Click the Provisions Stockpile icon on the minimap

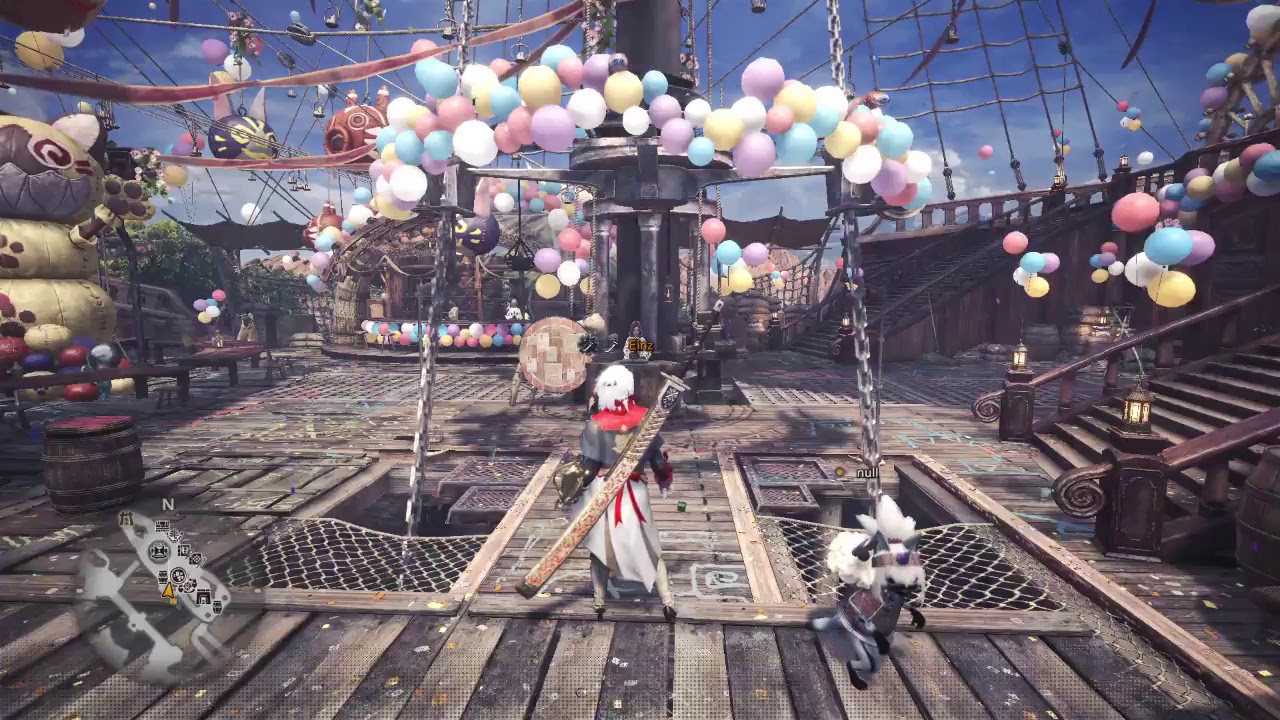(x=162, y=575)
